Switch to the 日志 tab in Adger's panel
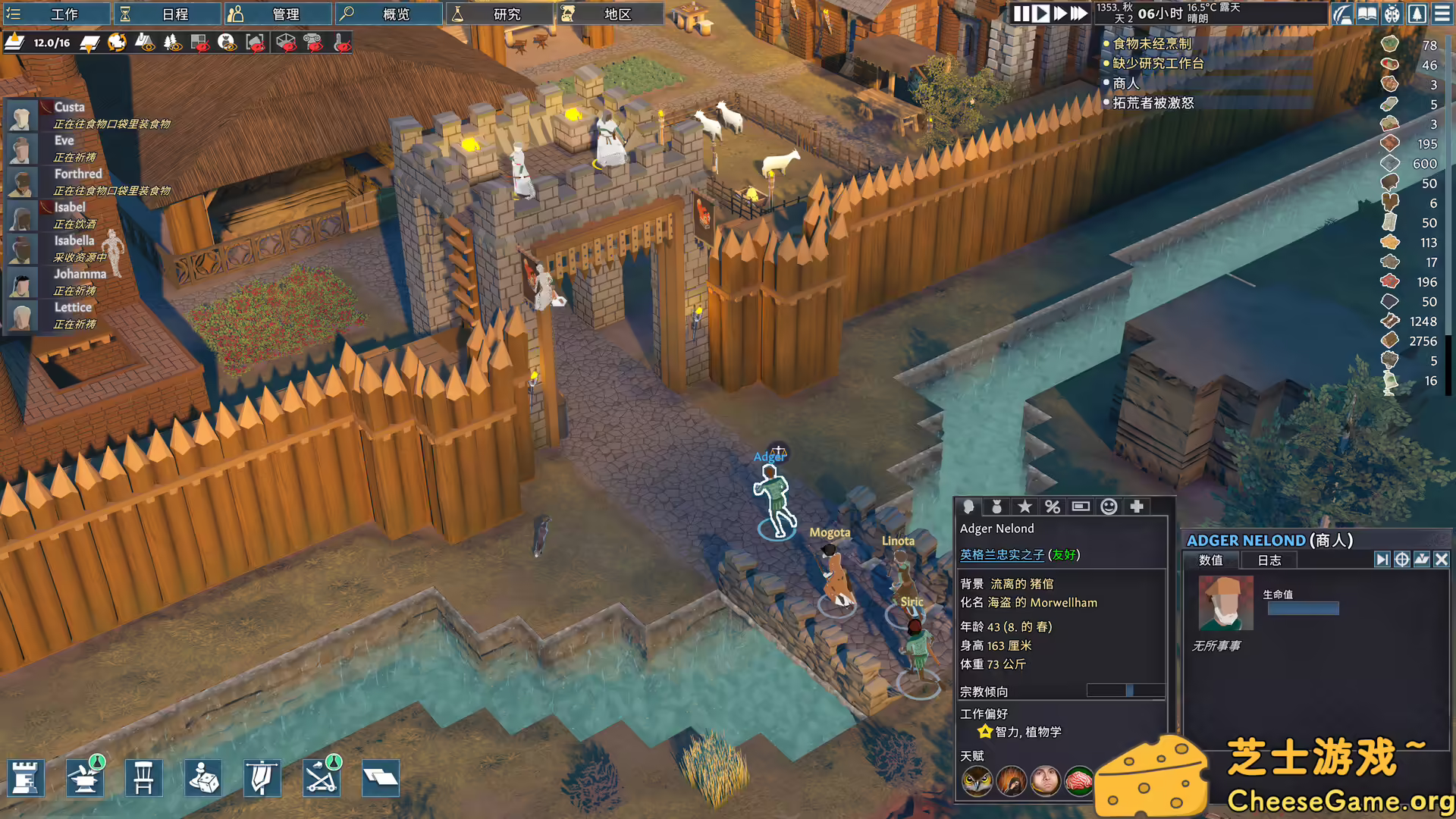Image resolution: width=1456 pixels, height=819 pixels. click(1270, 561)
